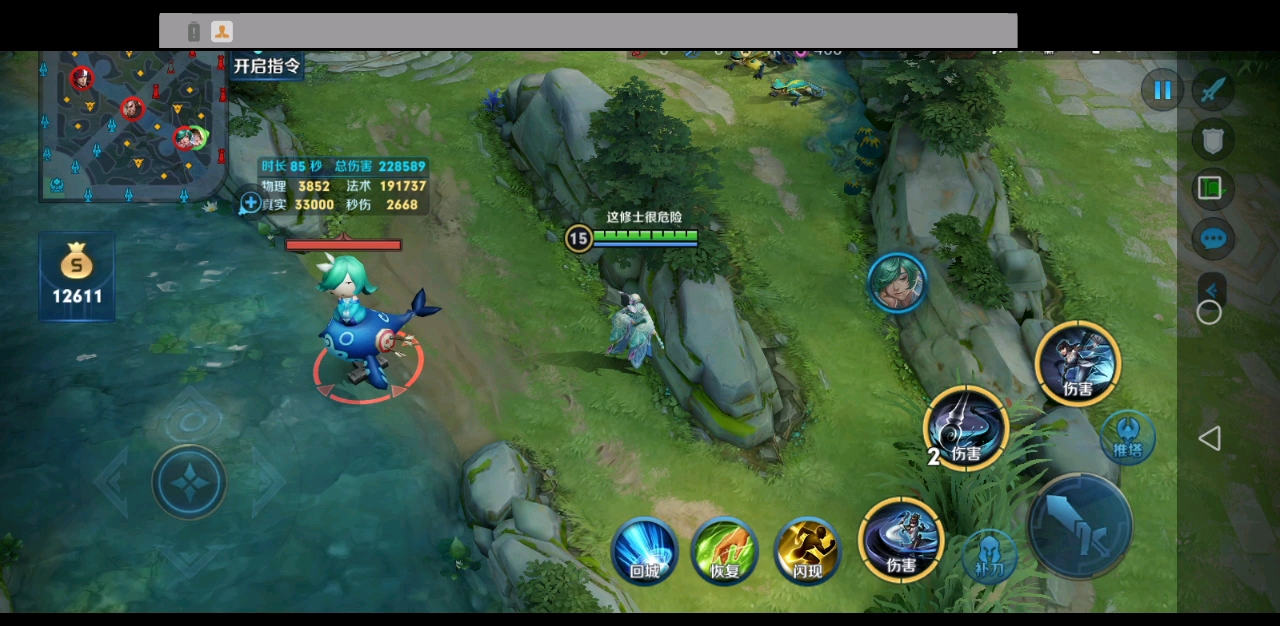Cast the 闪现 flash spell
The height and width of the screenshot is (626, 1280).
click(806, 550)
